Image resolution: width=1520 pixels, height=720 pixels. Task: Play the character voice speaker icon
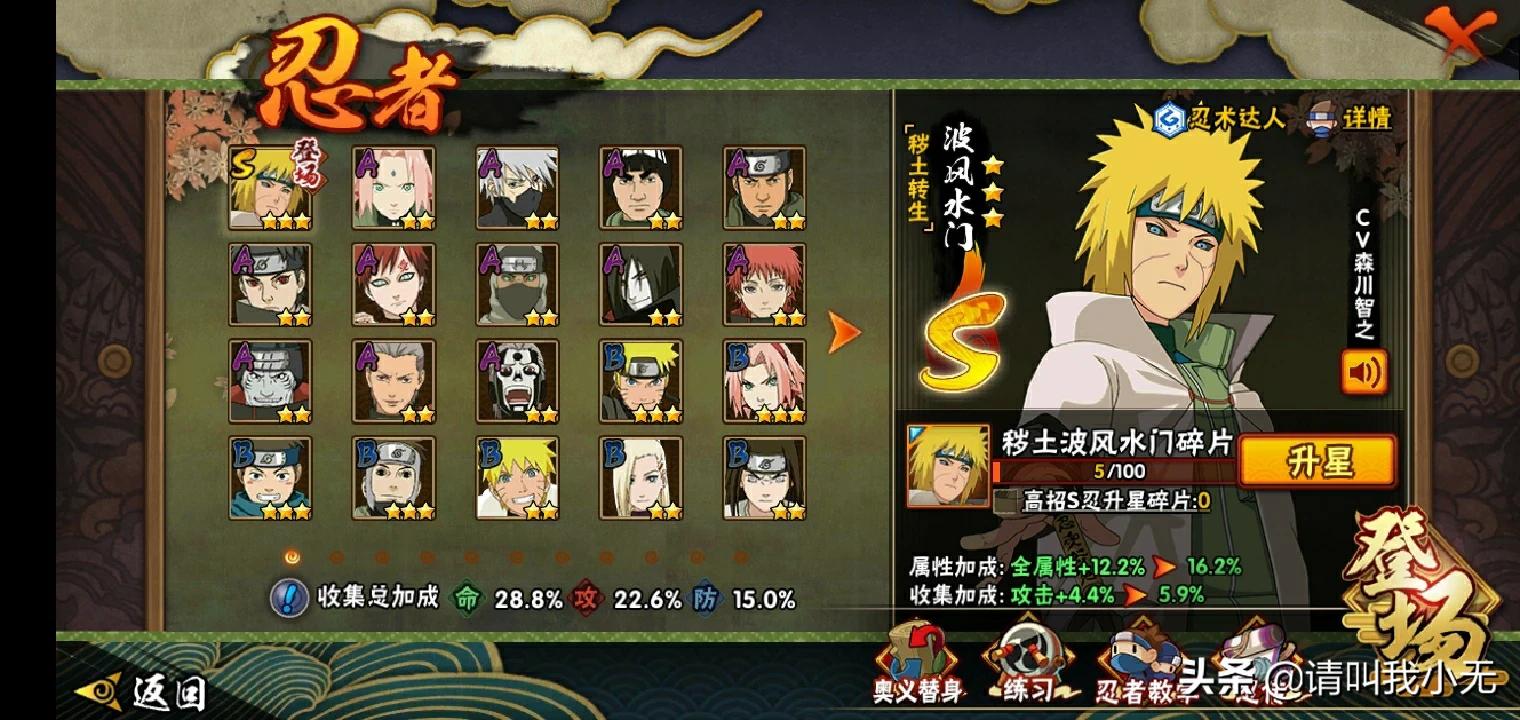(x=1364, y=372)
